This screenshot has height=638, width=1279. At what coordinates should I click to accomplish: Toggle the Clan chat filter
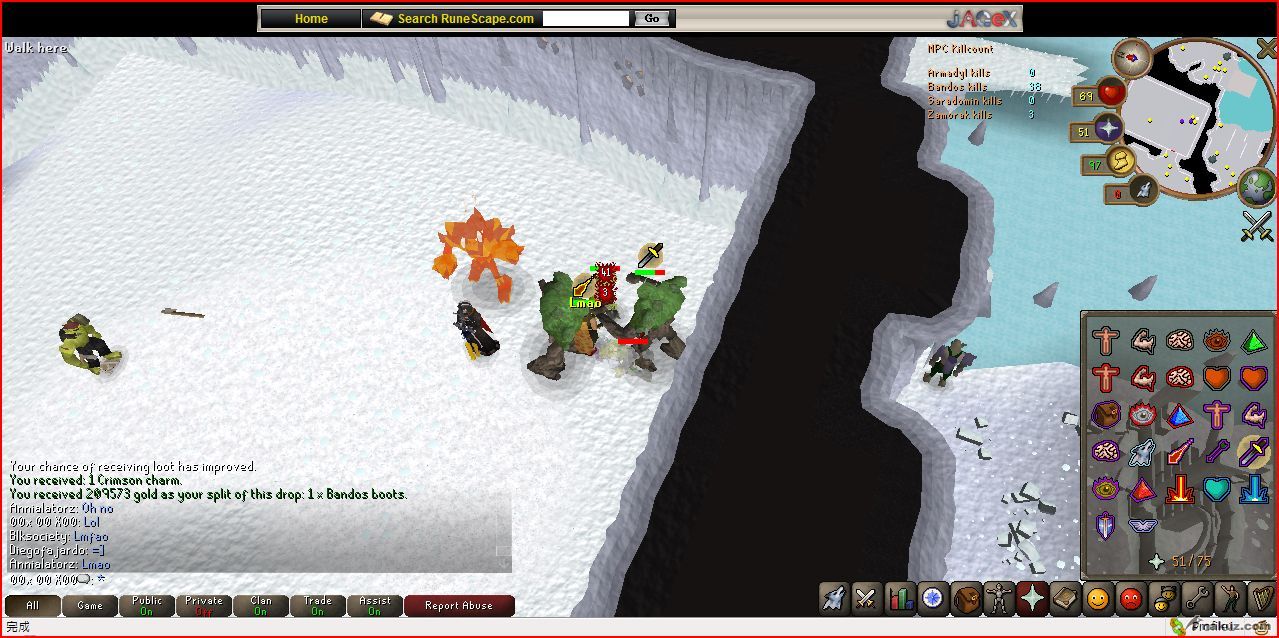260,605
